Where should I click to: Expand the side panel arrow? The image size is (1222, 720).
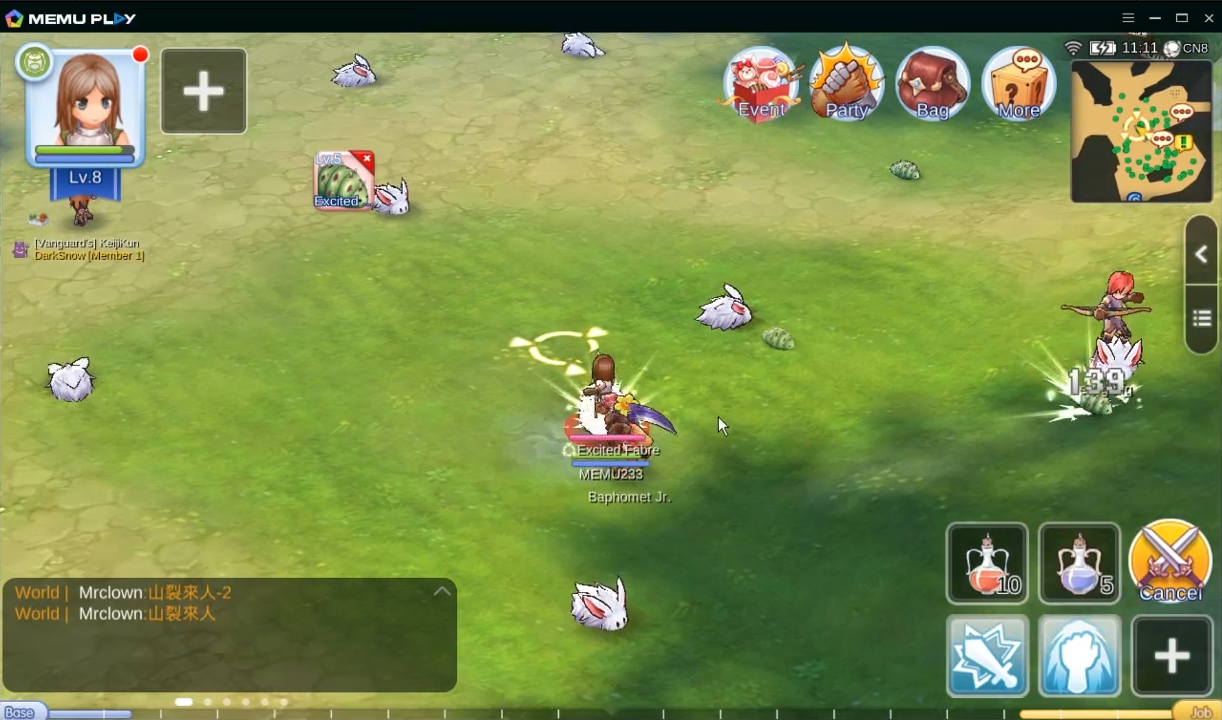[1201, 254]
